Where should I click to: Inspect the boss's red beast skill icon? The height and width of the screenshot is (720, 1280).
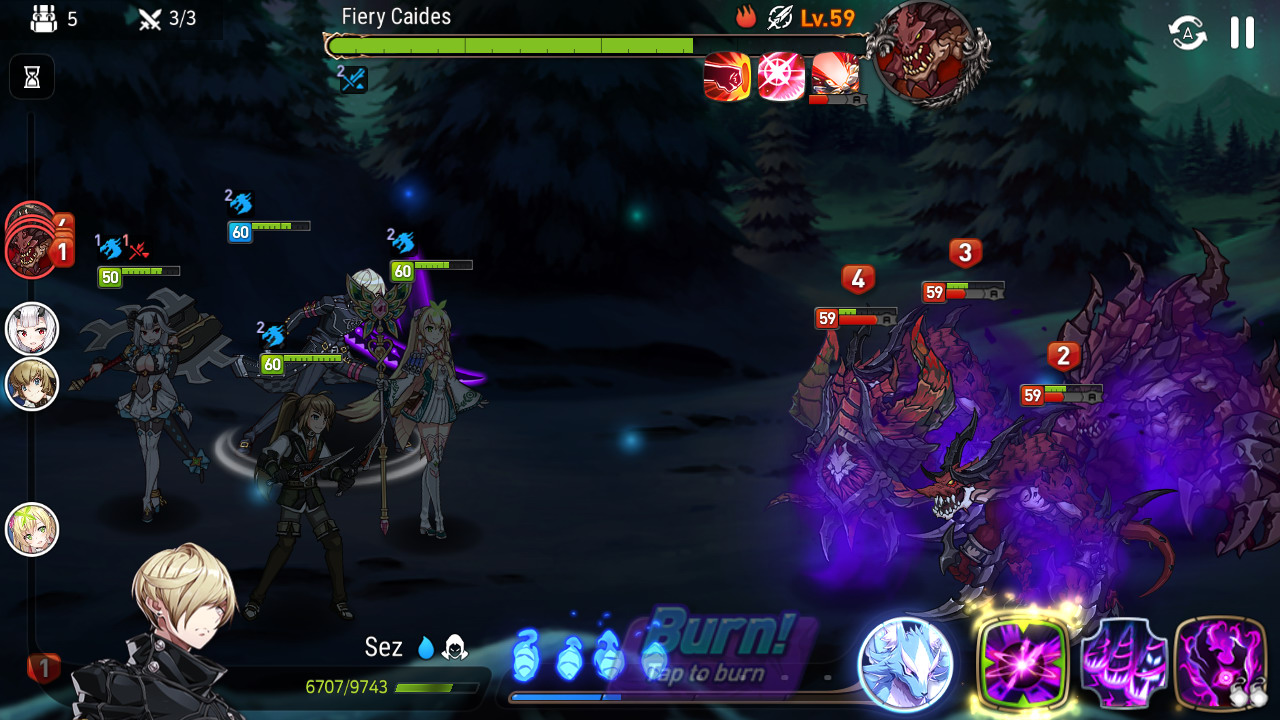coord(835,75)
